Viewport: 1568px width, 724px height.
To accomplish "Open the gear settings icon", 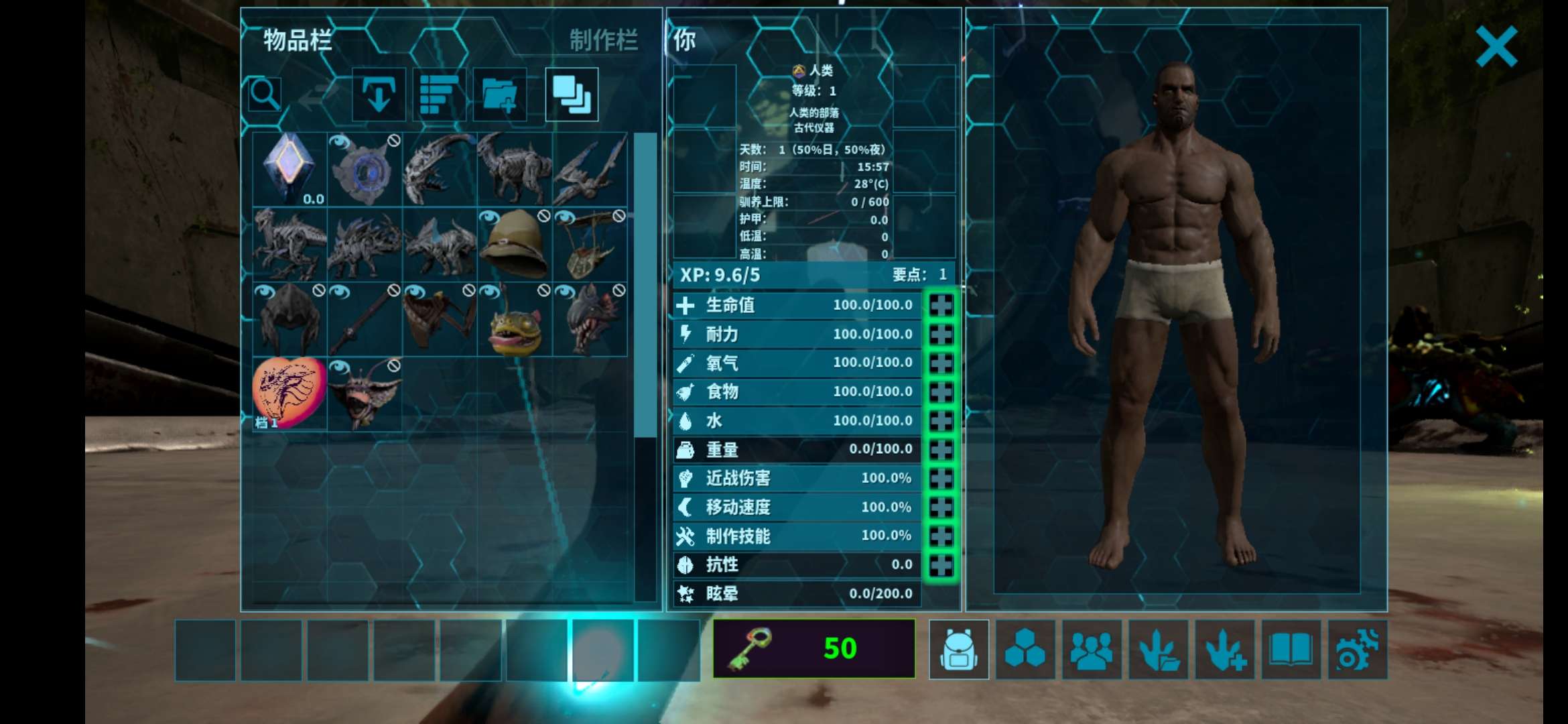I will (x=1357, y=650).
